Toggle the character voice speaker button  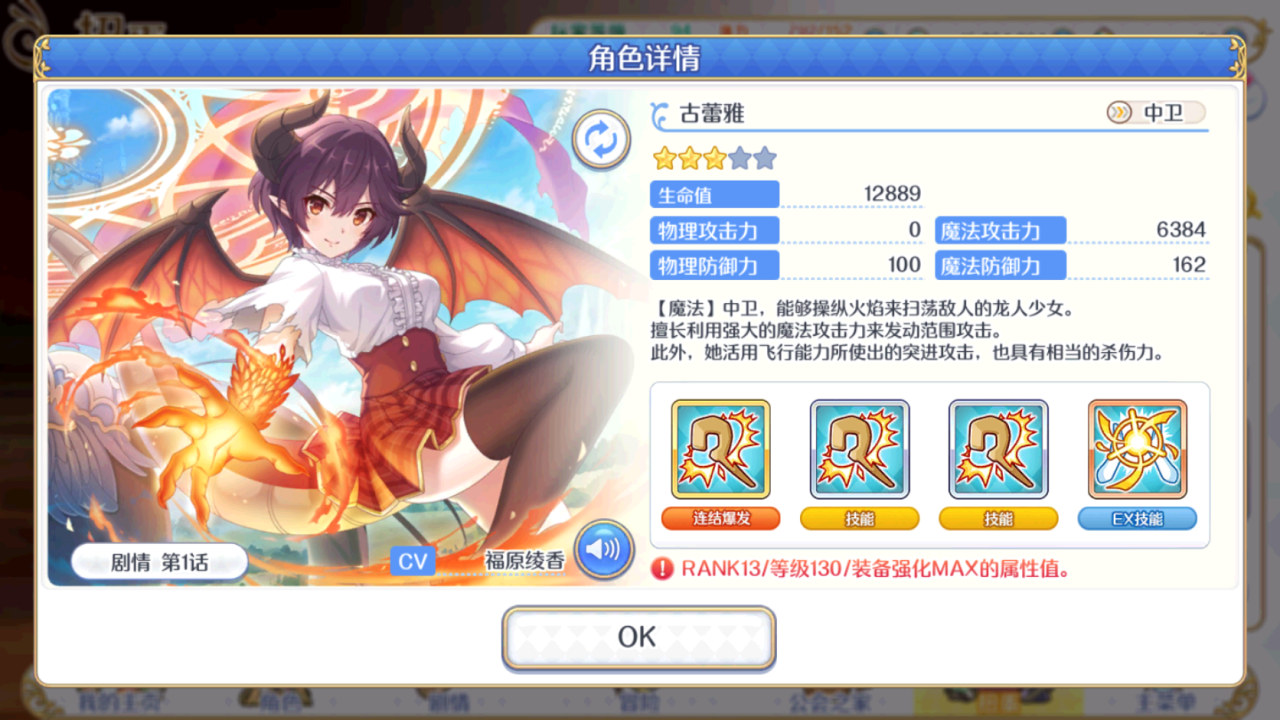(x=602, y=550)
